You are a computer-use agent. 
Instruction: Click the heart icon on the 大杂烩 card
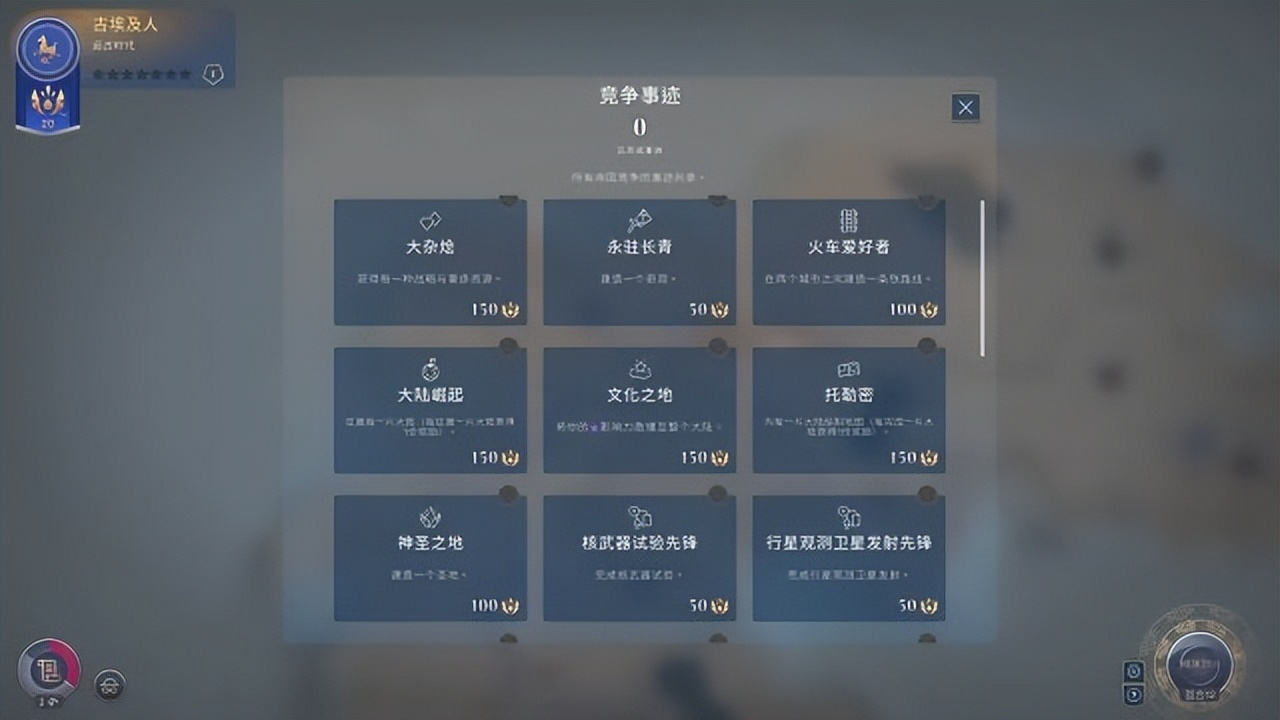click(x=430, y=221)
